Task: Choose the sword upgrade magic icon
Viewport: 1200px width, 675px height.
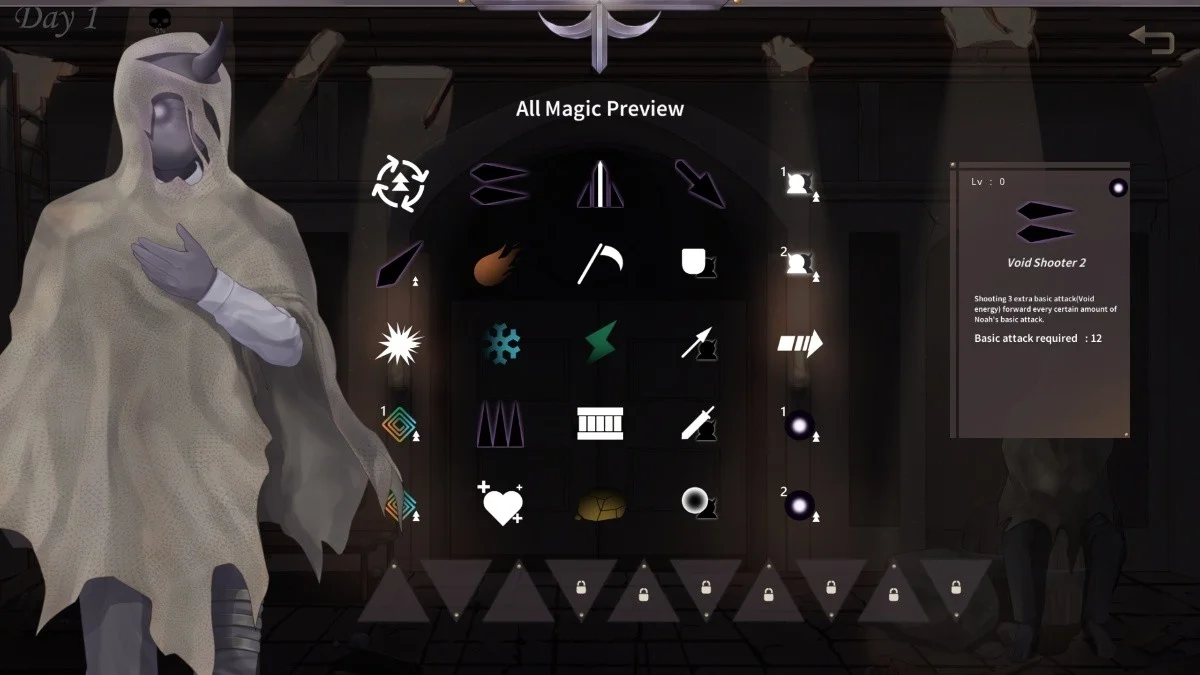Action: (699, 424)
